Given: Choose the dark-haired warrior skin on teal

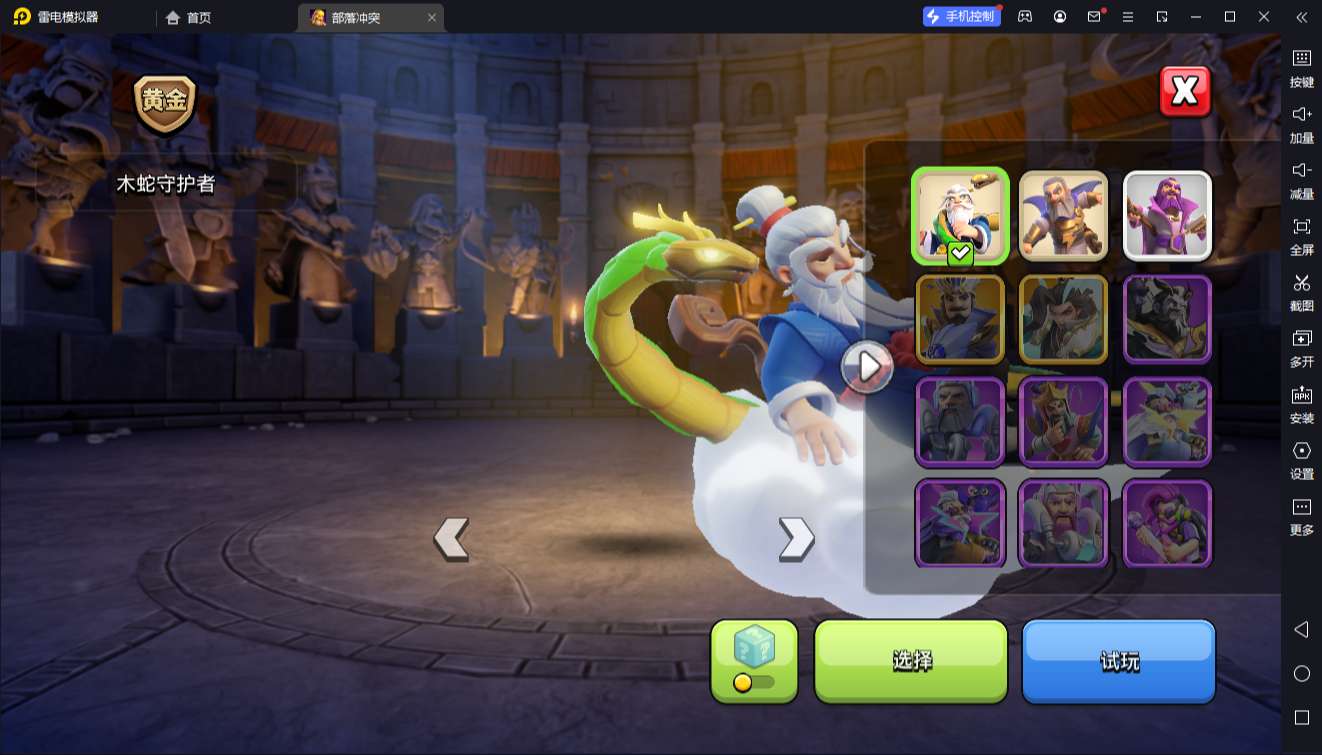Looking at the screenshot, I should [x=1063, y=319].
